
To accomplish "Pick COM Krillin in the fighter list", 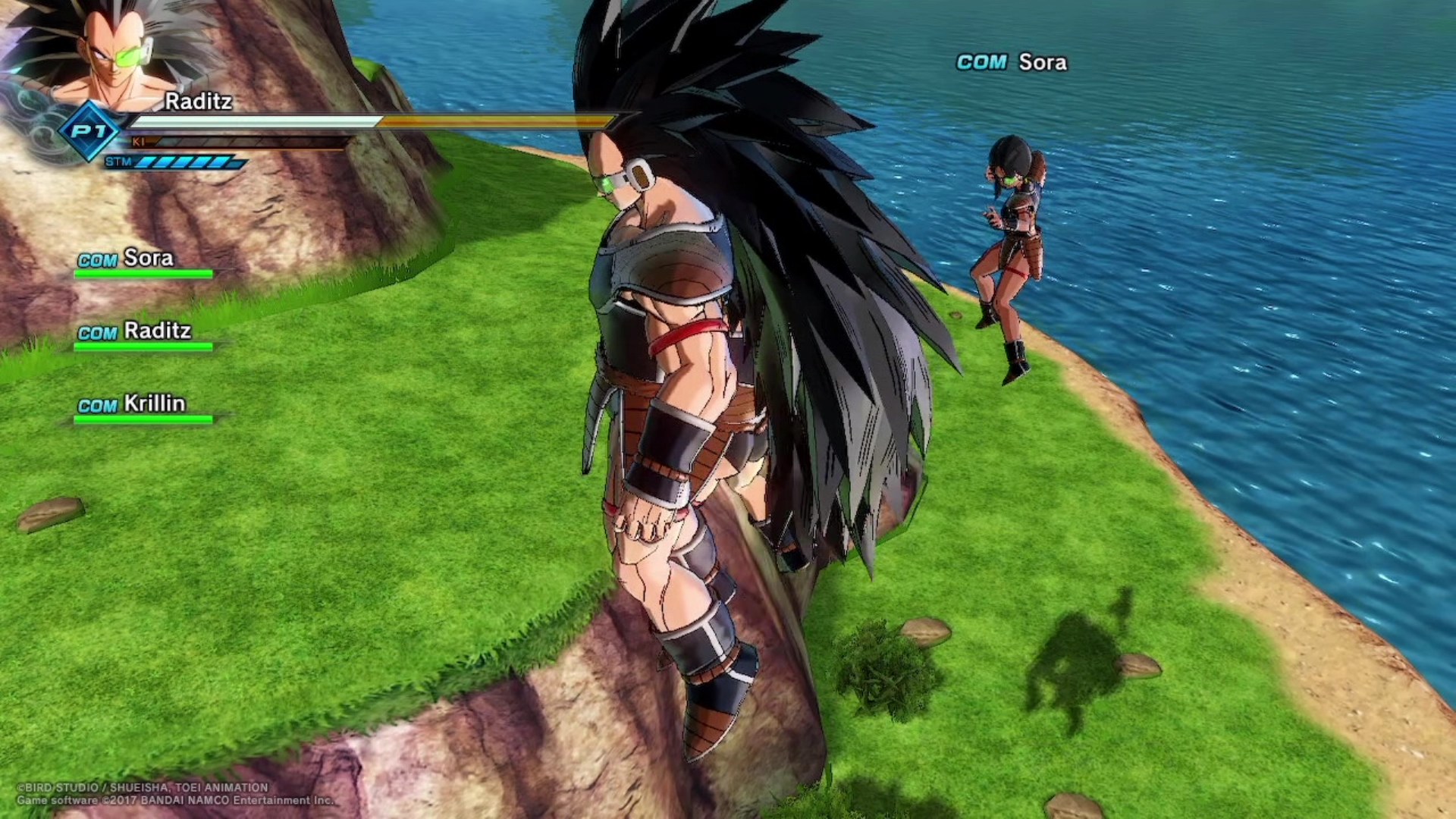I will point(132,404).
